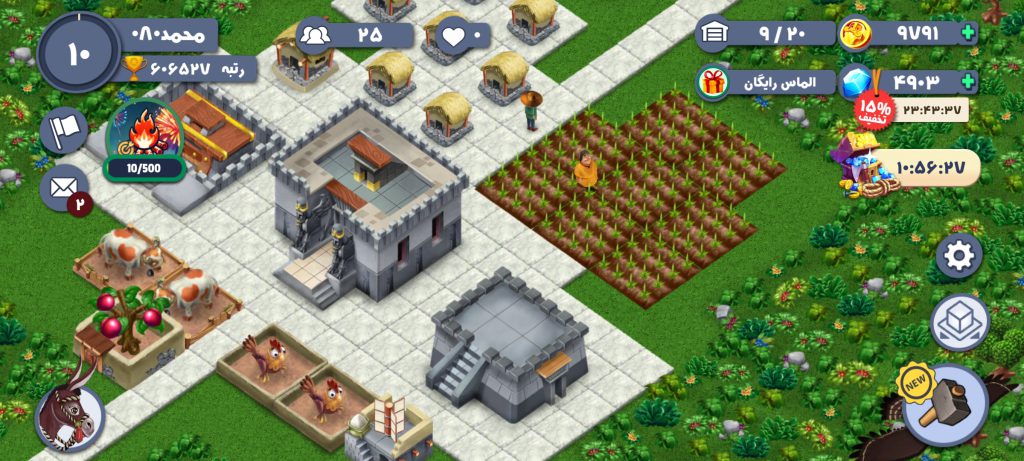Tap the isometric cube layers button

tap(959, 322)
